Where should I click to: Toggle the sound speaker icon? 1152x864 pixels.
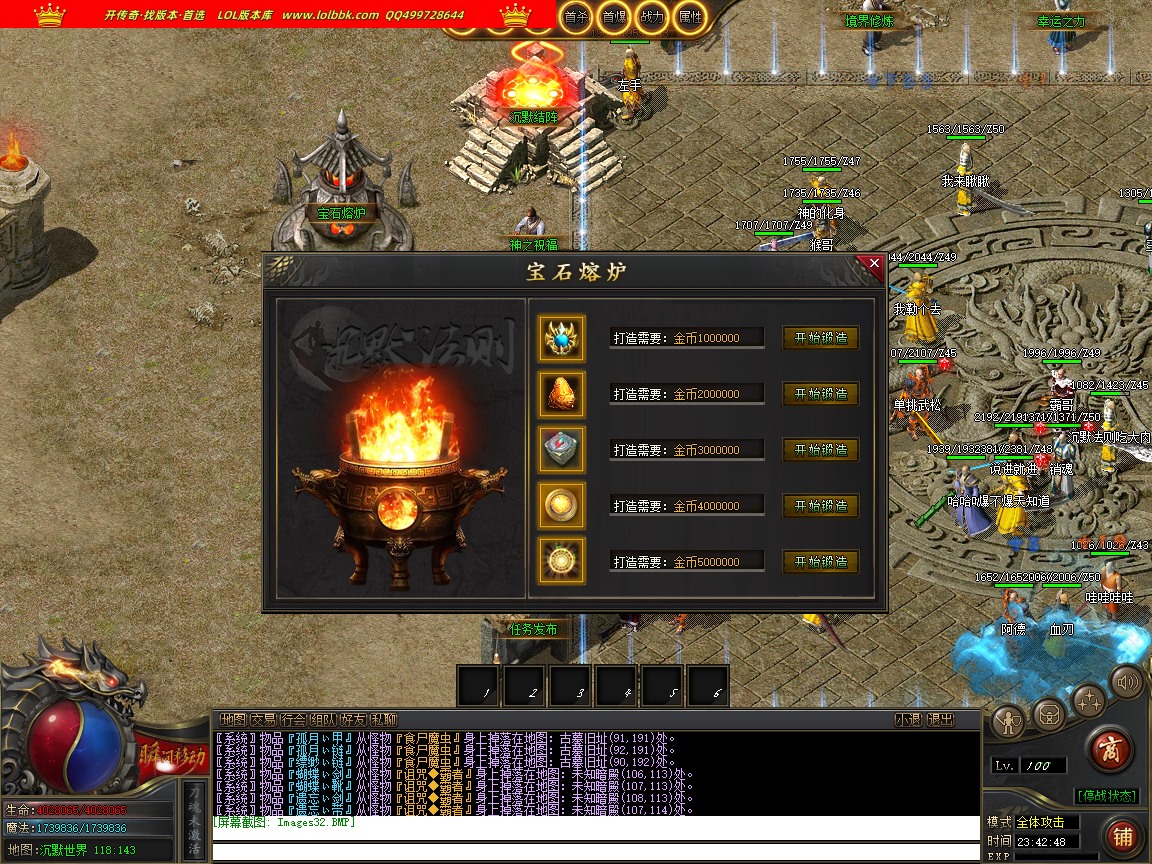tap(1127, 682)
